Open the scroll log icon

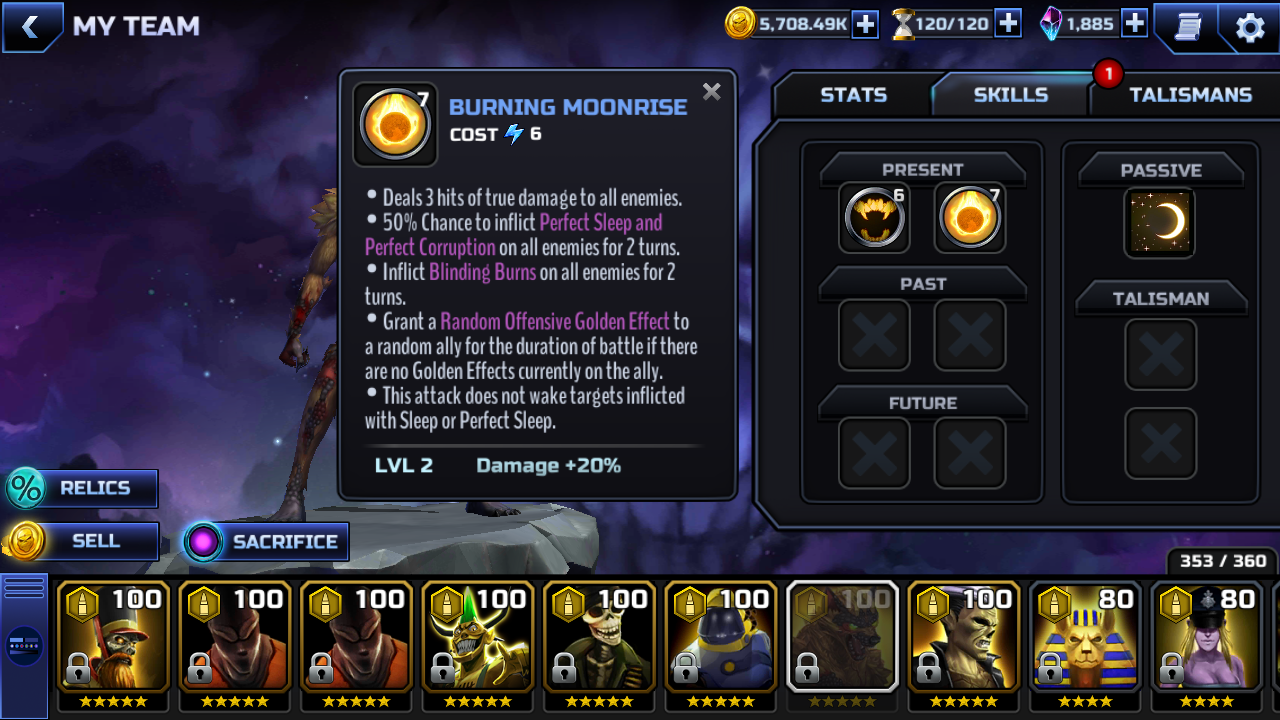[1187, 27]
